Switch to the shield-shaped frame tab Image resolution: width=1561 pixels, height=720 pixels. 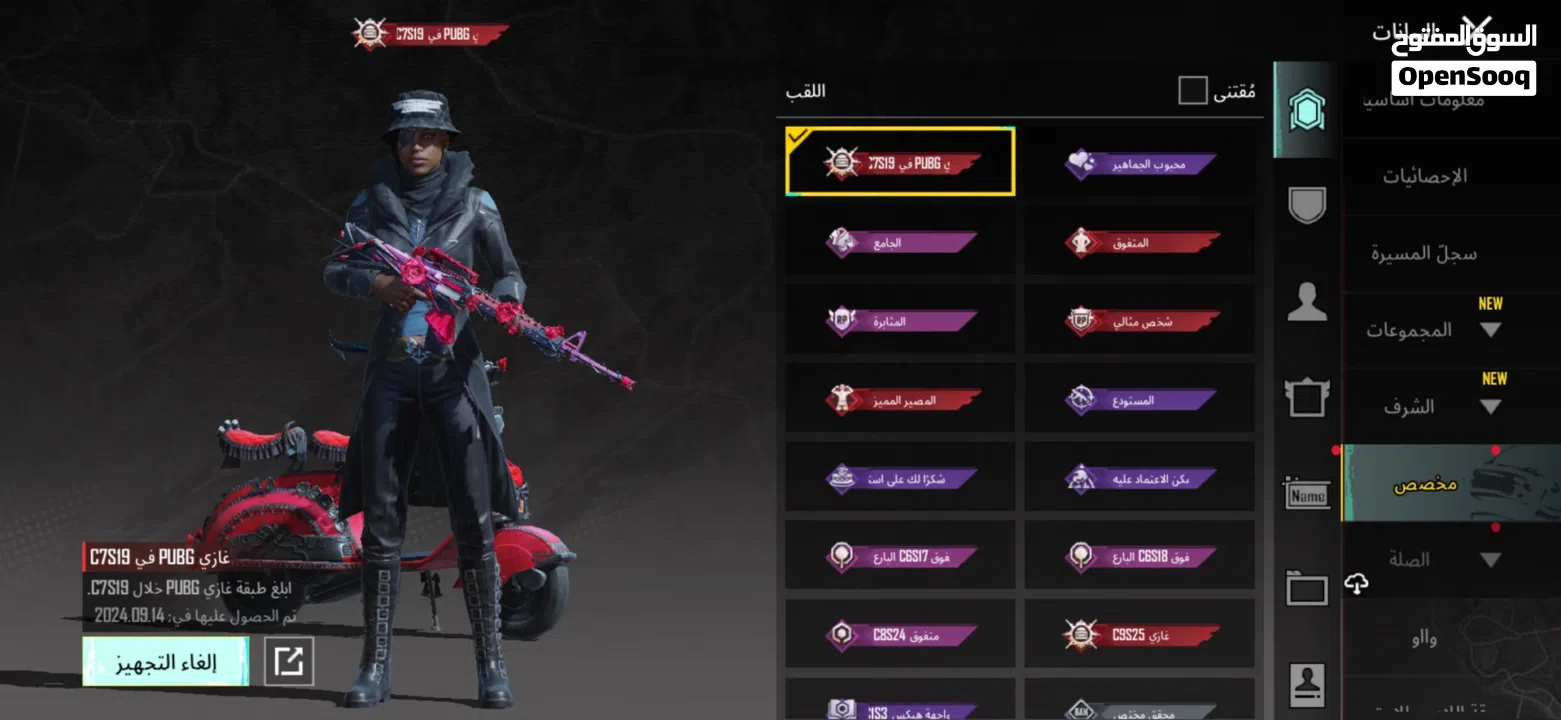(1306, 204)
